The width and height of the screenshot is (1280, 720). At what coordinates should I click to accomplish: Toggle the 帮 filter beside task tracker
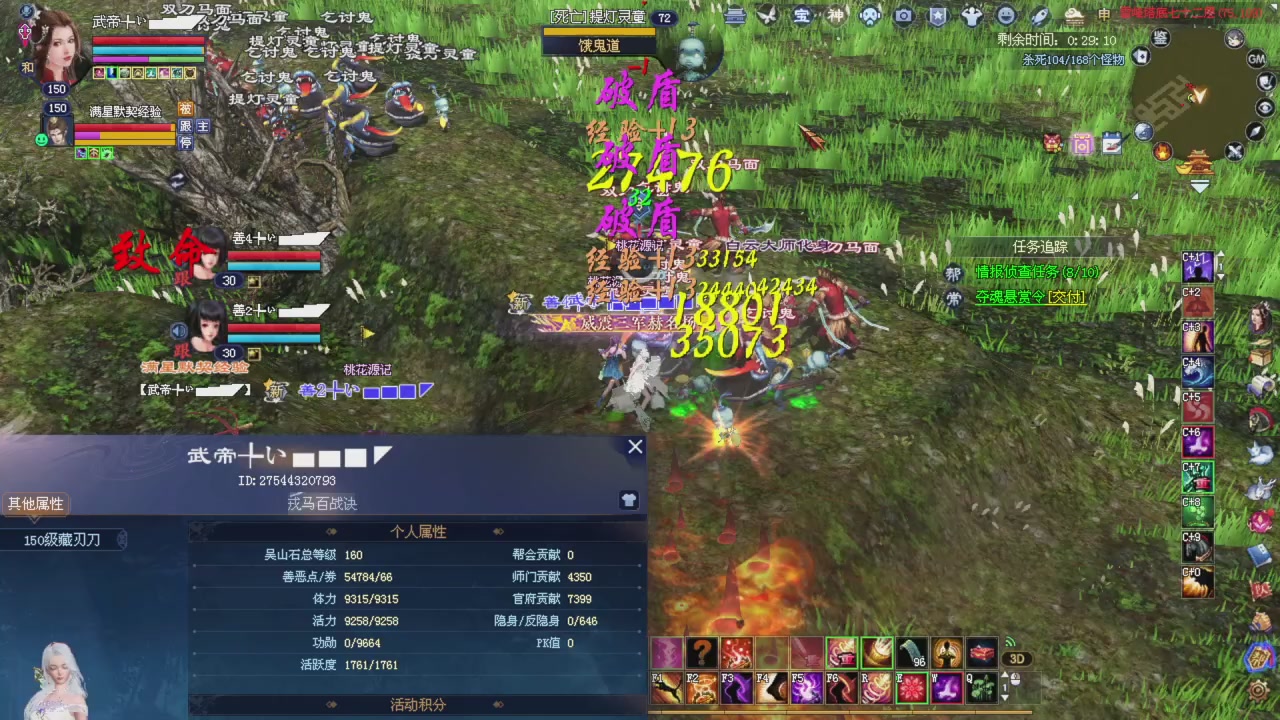[953, 271]
